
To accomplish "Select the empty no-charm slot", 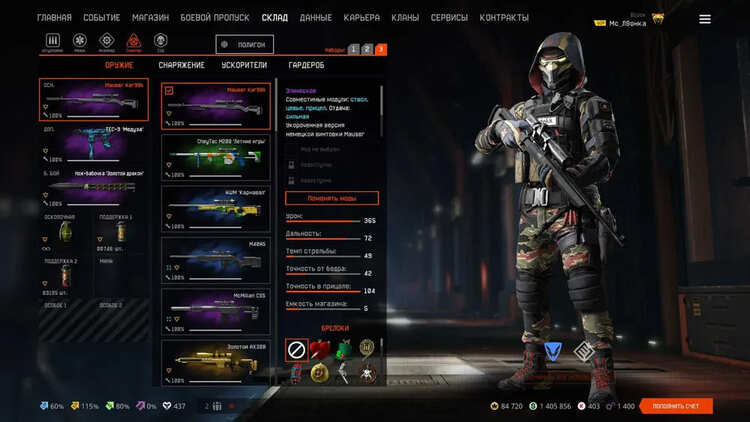I will (297, 349).
